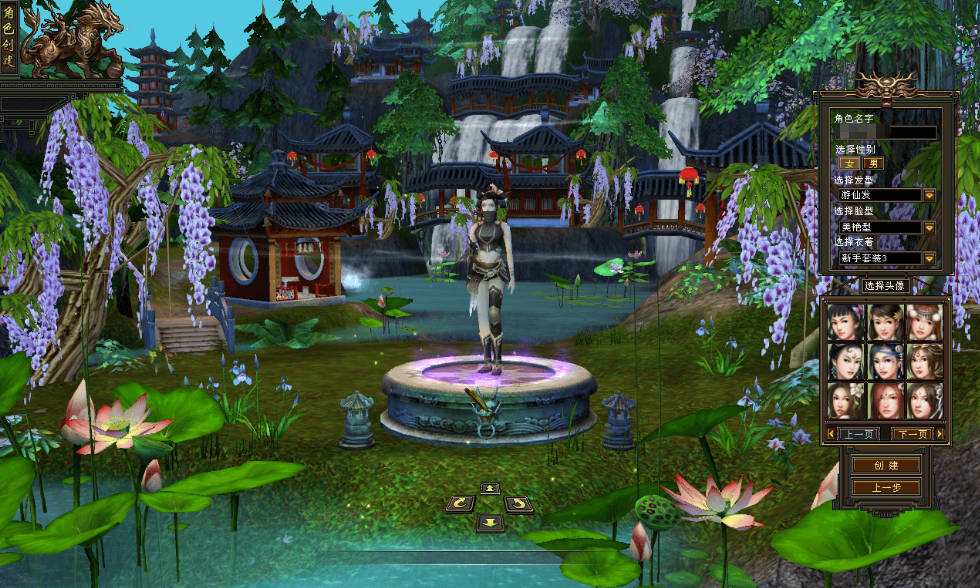Click the green down arrow camera button
Image resolution: width=980 pixels, height=588 pixels.
[490, 522]
